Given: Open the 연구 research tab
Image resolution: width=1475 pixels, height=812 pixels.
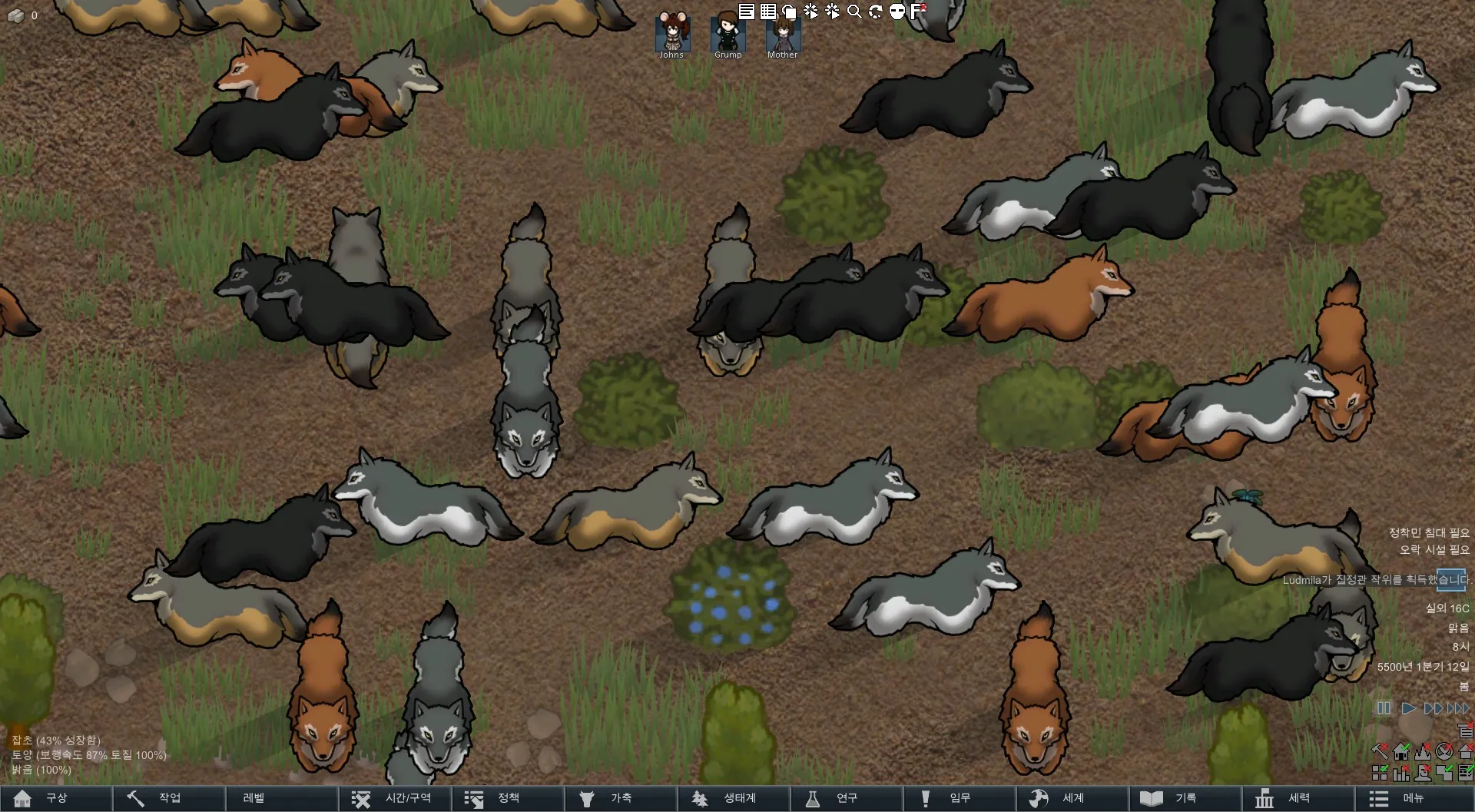Looking at the screenshot, I should coord(846,798).
